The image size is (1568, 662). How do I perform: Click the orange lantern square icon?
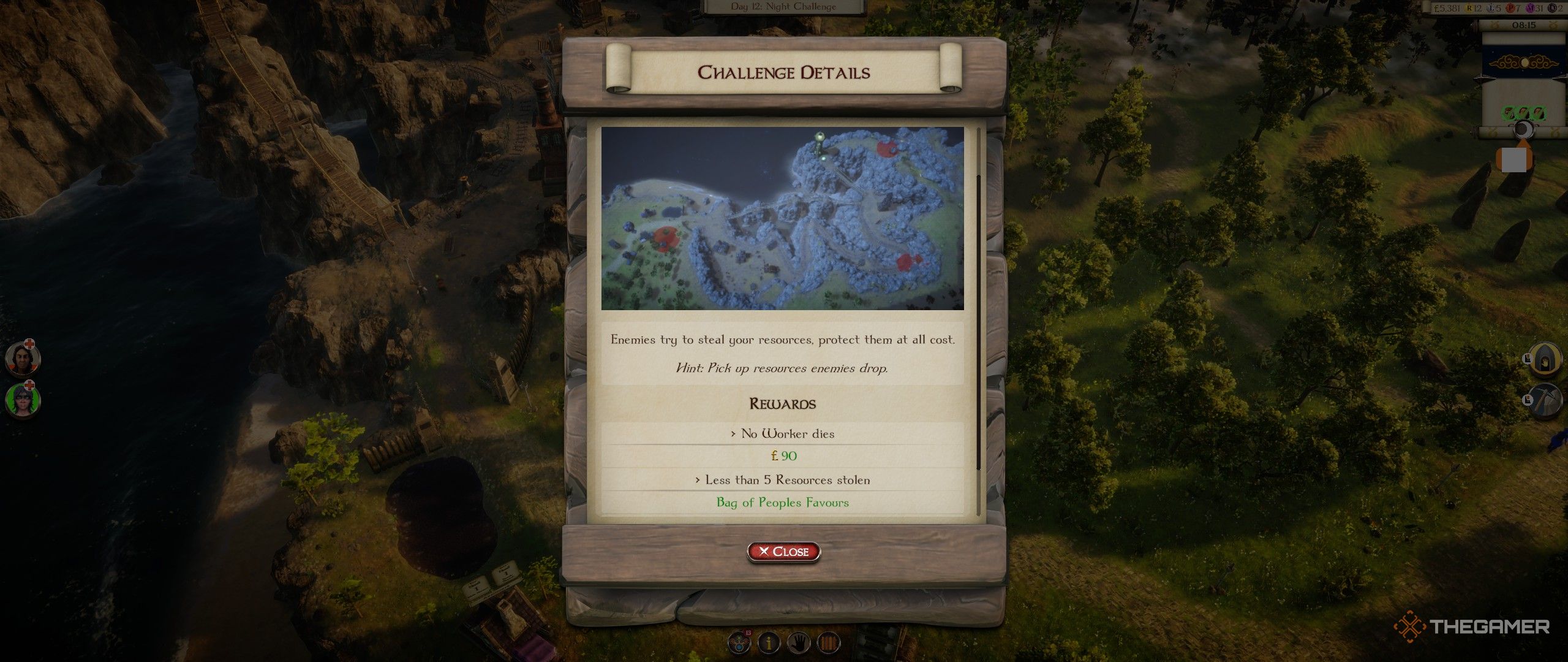click(1514, 159)
